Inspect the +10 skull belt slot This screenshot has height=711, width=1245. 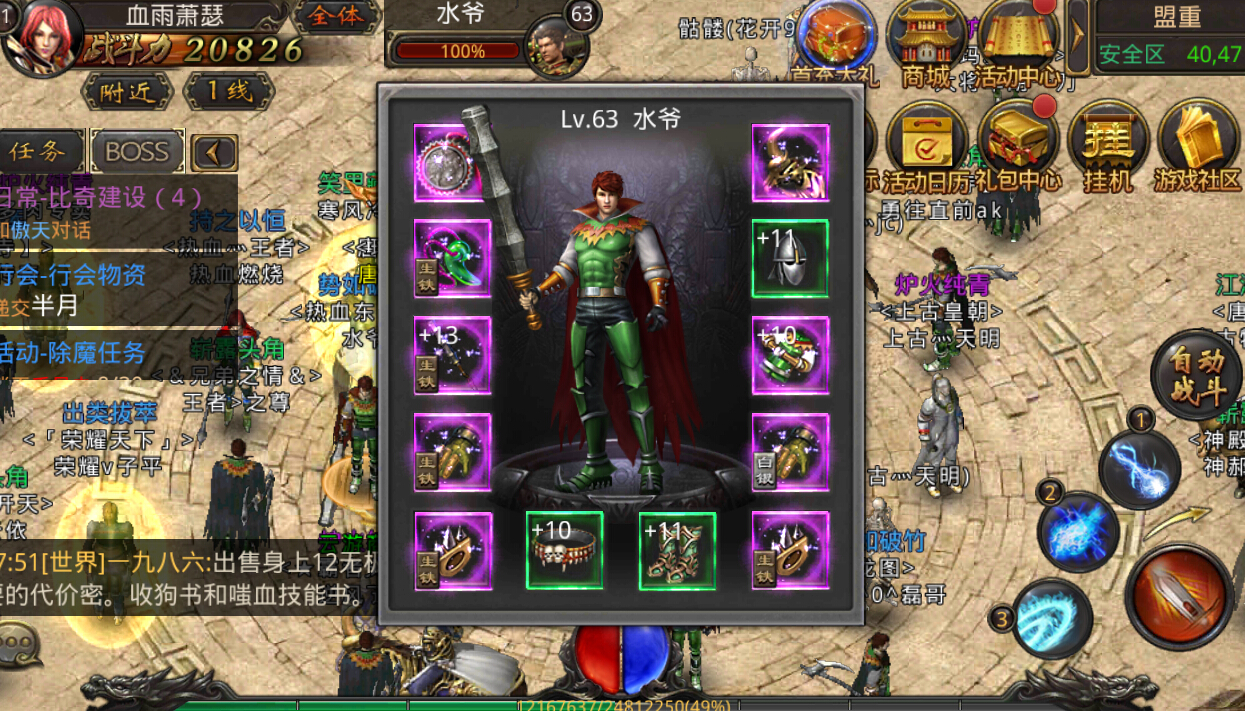point(565,550)
